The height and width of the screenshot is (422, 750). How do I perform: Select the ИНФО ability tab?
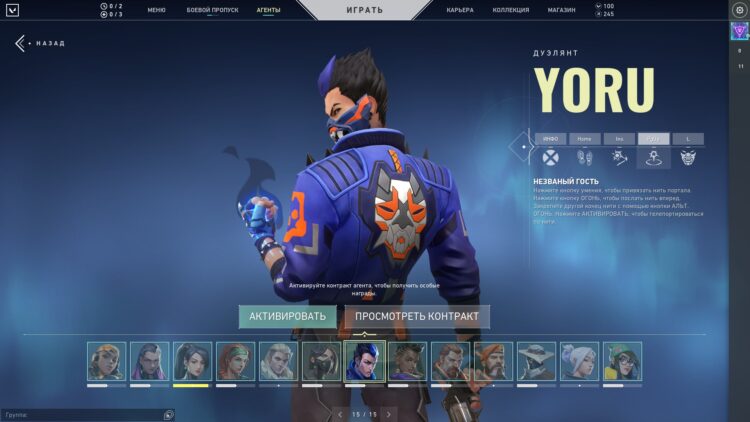pyautogui.click(x=550, y=139)
